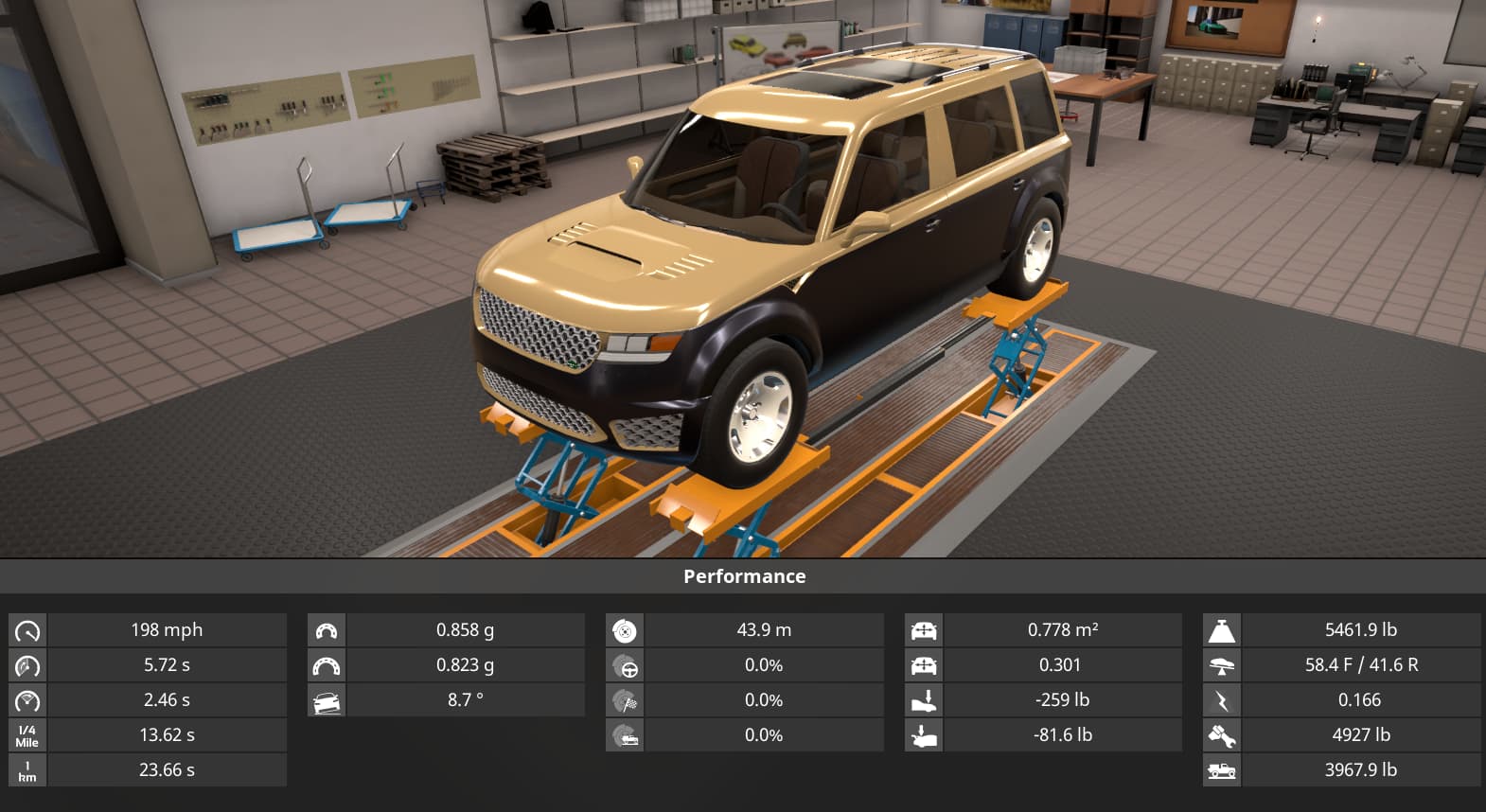Select the front downforce arrow icon
Image resolution: width=1486 pixels, height=812 pixels.
point(924,701)
